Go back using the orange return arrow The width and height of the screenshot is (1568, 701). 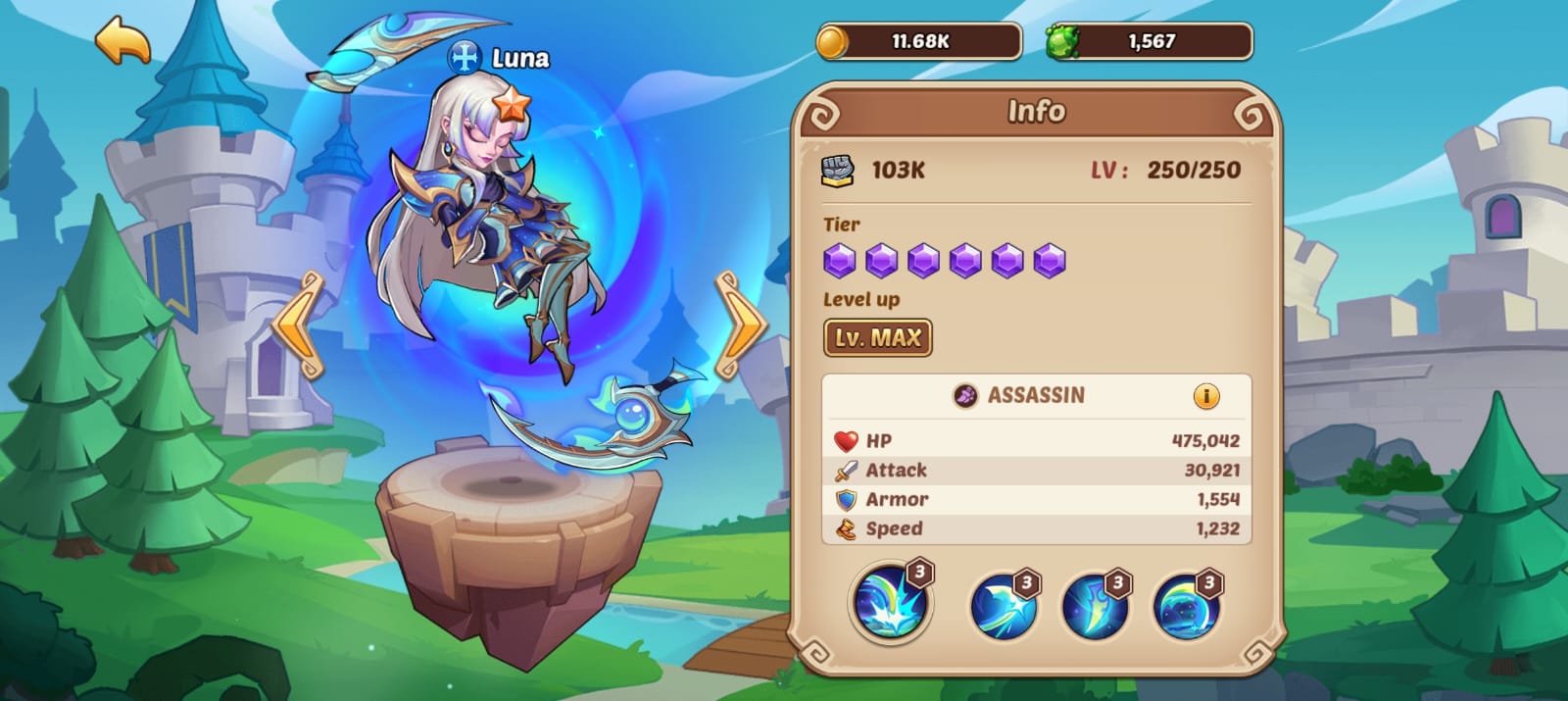click(123, 41)
